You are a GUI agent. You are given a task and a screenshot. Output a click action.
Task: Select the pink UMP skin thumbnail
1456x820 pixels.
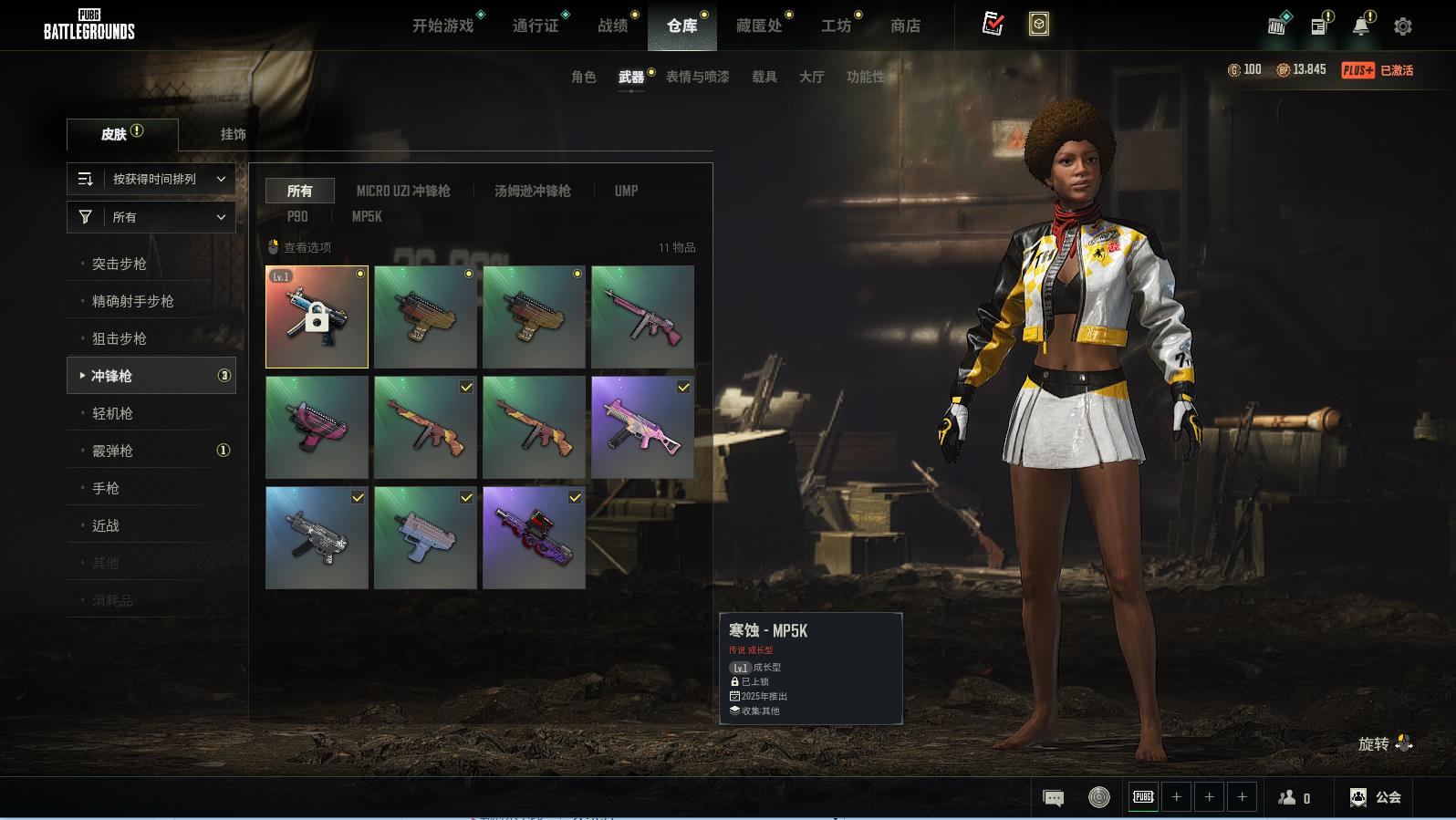(642, 427)
